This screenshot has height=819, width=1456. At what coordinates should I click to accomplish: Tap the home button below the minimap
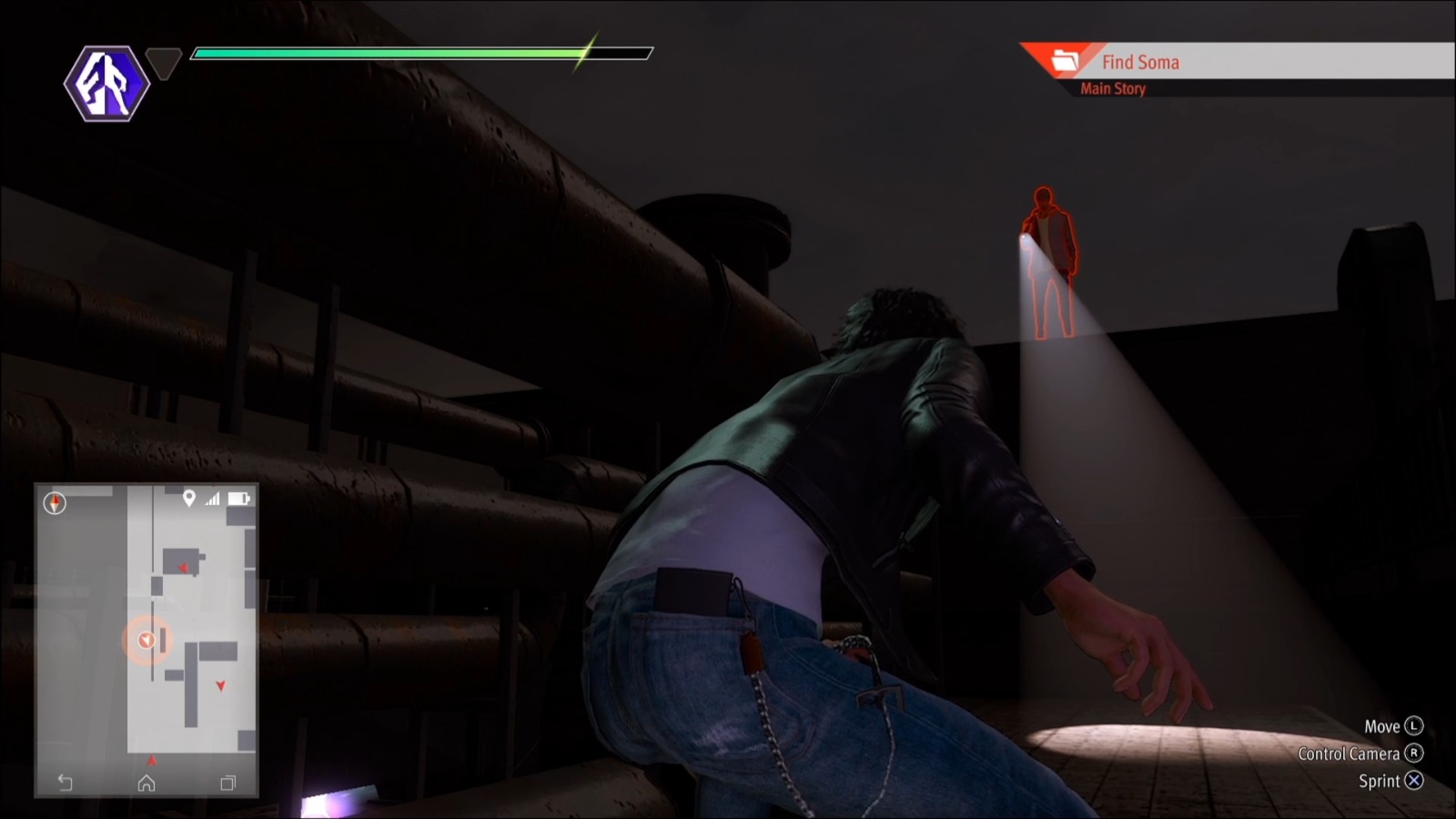coord(146,783)
